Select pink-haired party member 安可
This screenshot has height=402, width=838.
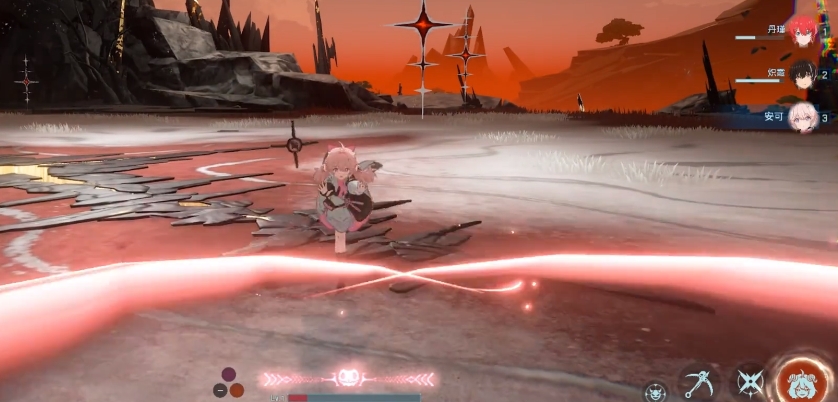click(802, 118)
